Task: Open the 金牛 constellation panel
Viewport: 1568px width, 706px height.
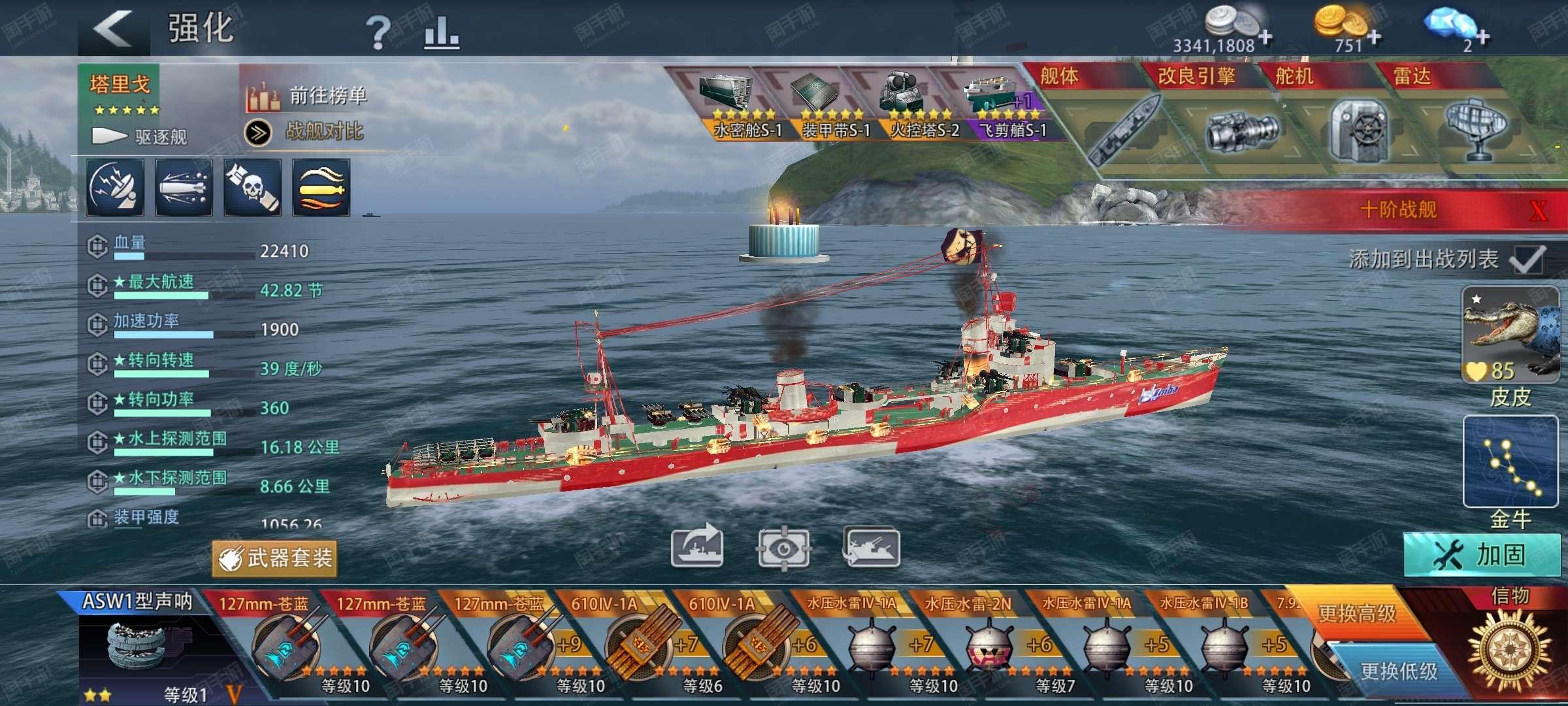Action: coord(1509,462)
